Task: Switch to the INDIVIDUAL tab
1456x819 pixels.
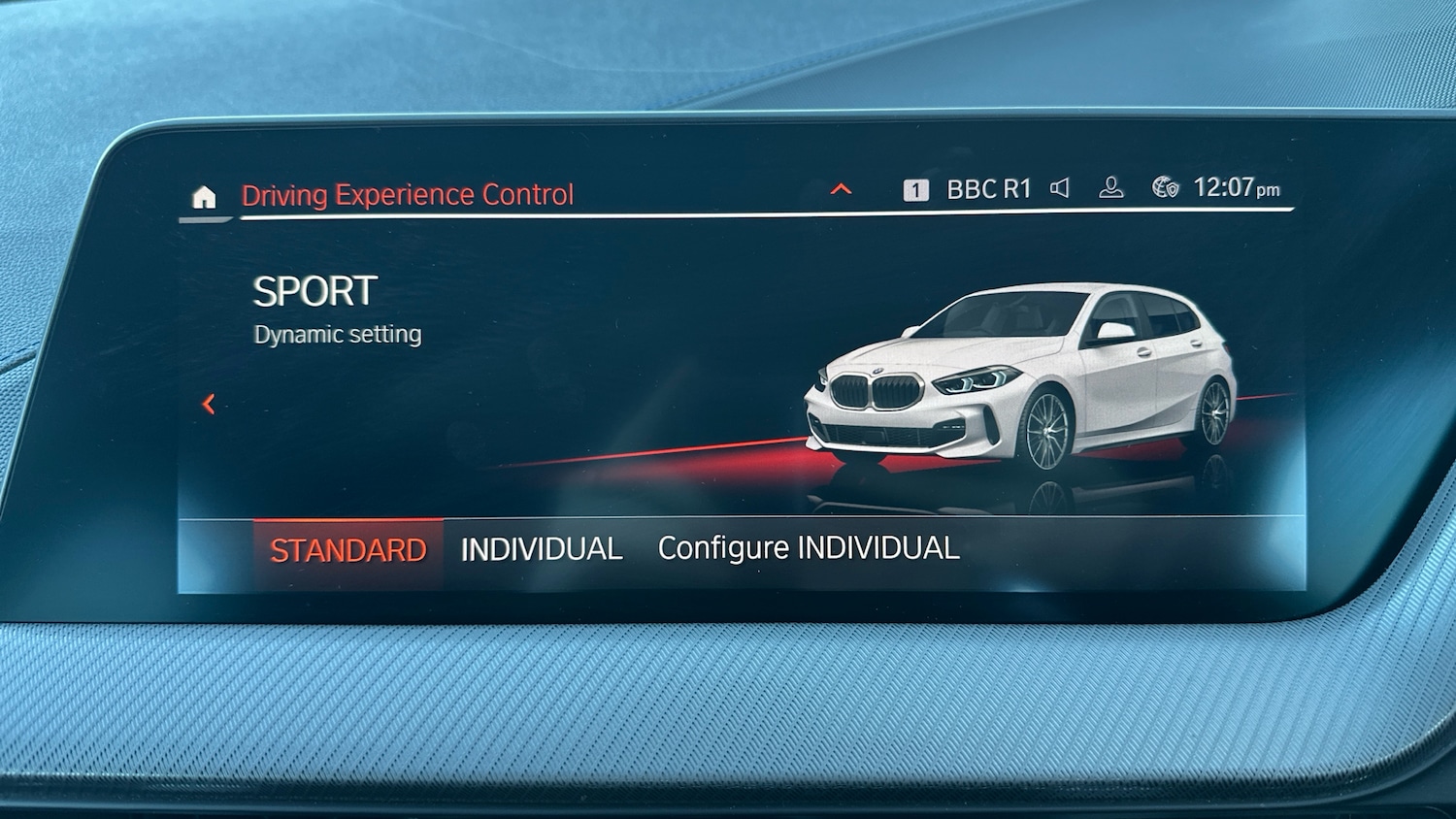Action: tap(542, 548)
